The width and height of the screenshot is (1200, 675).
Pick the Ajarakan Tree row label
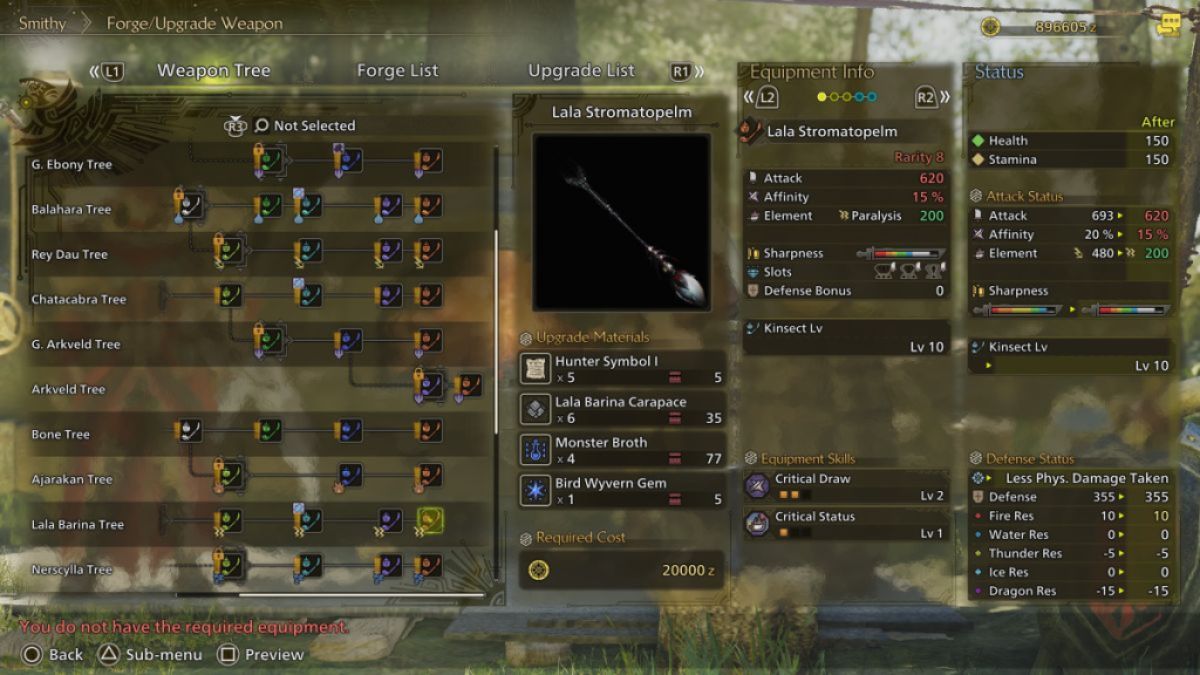click(x=72, y=479)
